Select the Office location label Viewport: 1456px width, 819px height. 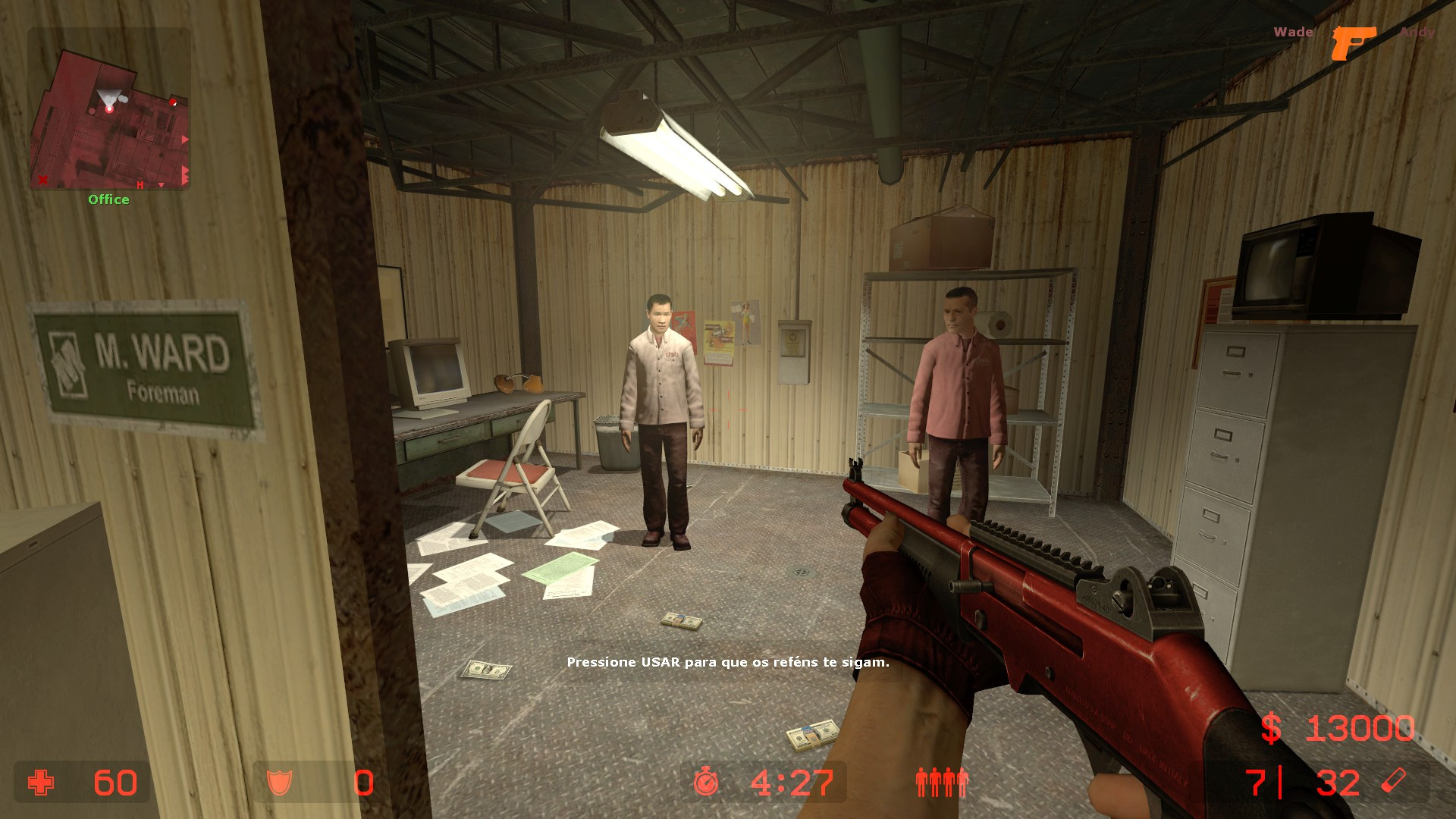[x=108, y=200]
